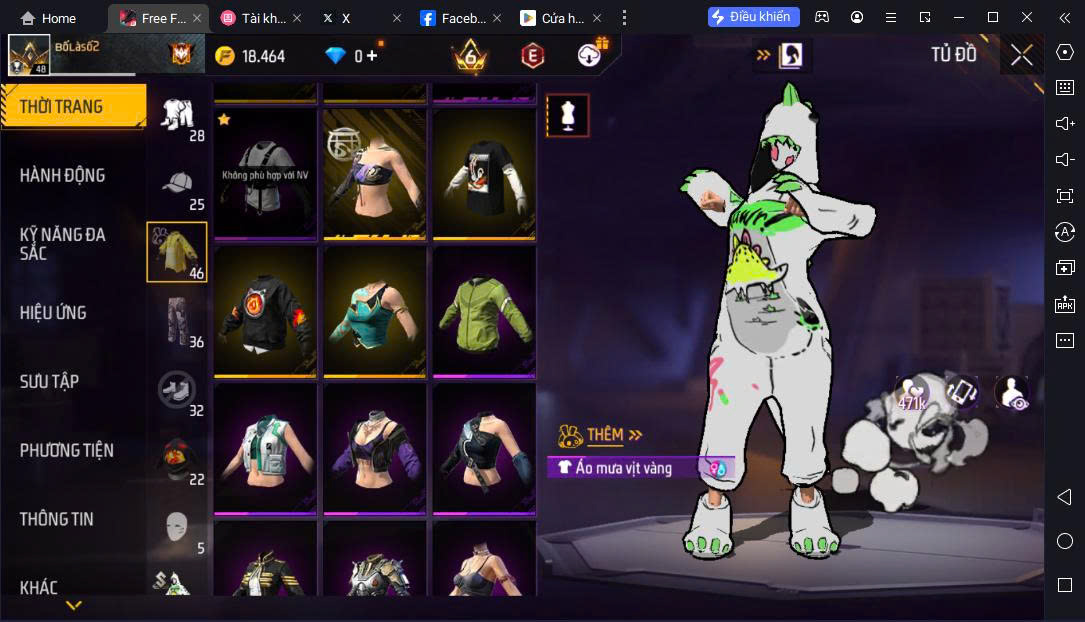
Task: Select the Hiệu Ứng menu entry
Action: (x=52, y=312)
